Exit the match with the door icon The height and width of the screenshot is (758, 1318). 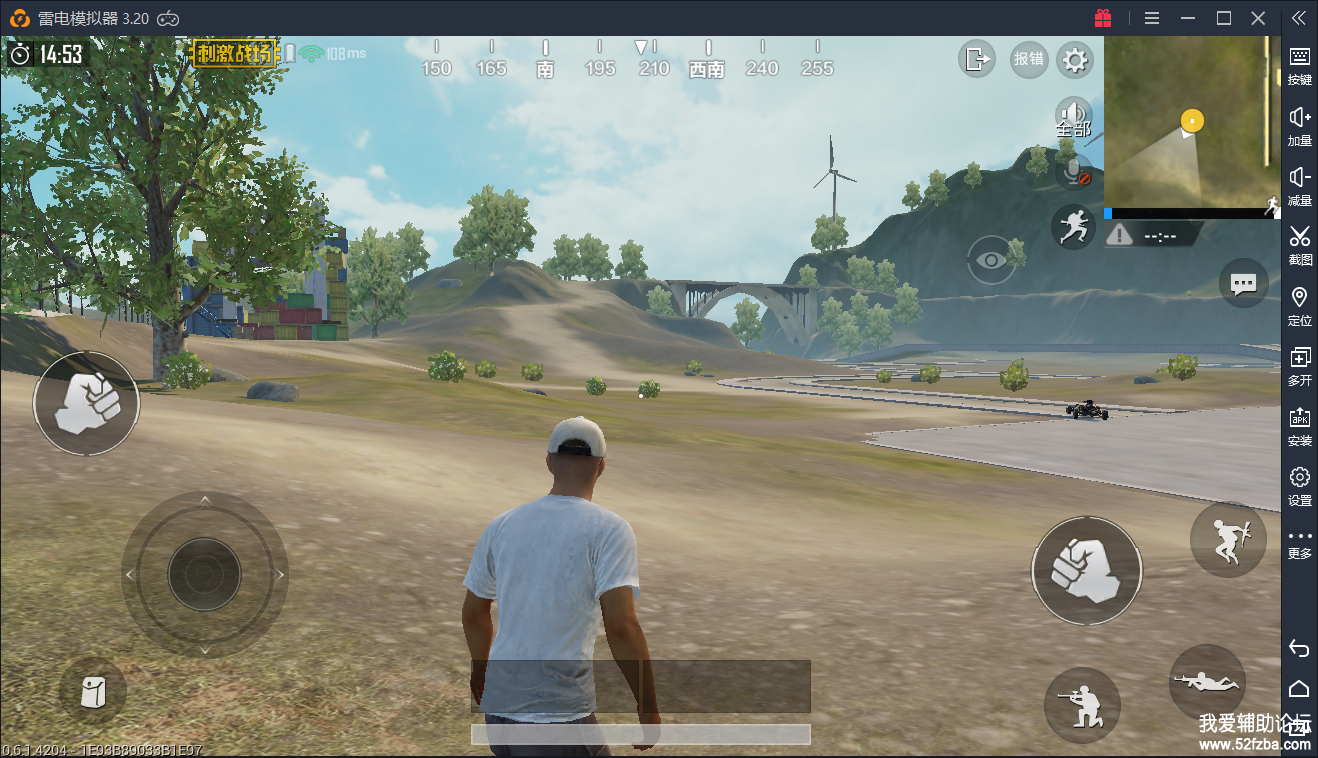coord(976,59)
